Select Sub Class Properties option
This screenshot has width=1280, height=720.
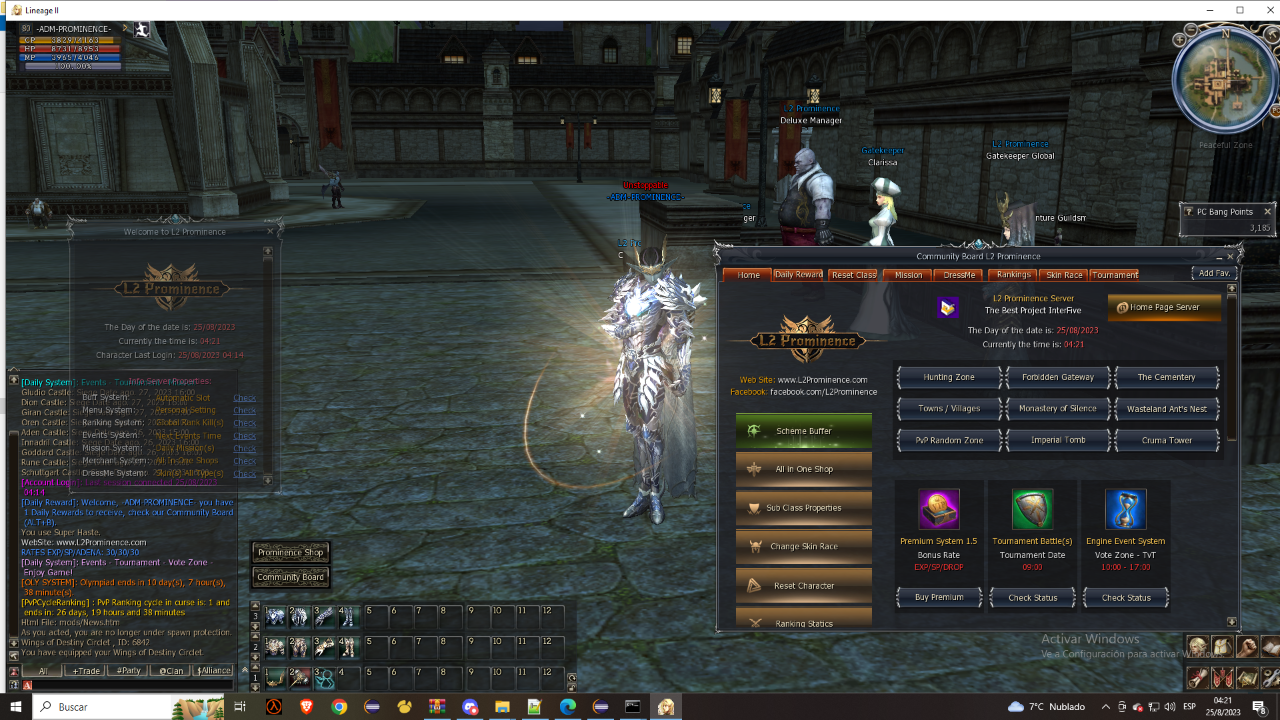coord(803,508)
